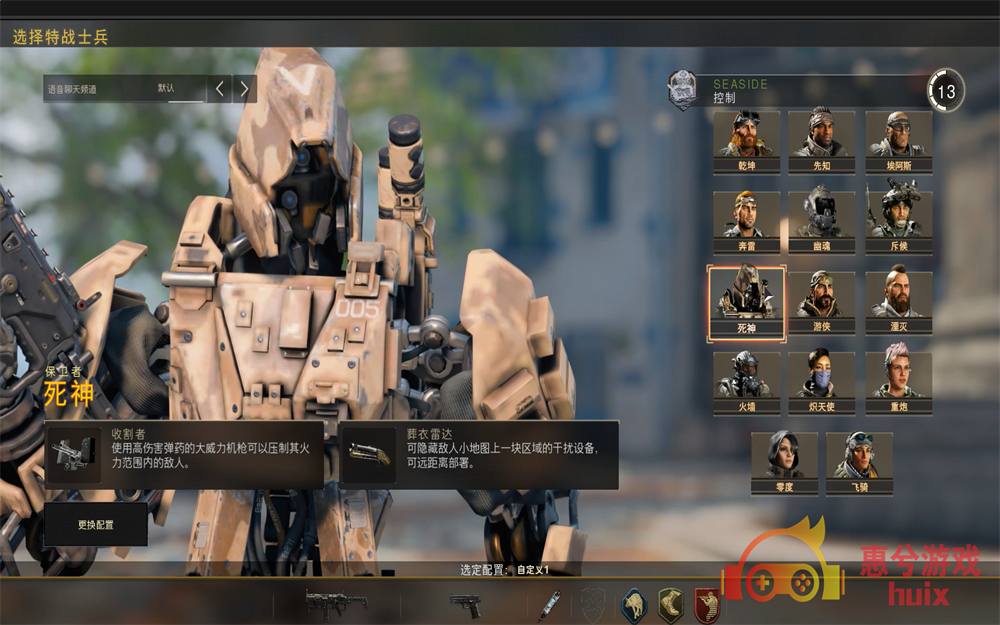Pick the specialist 埃阿斯
The width and height of the screenshot is (1000, 625).
coord(898,141)
